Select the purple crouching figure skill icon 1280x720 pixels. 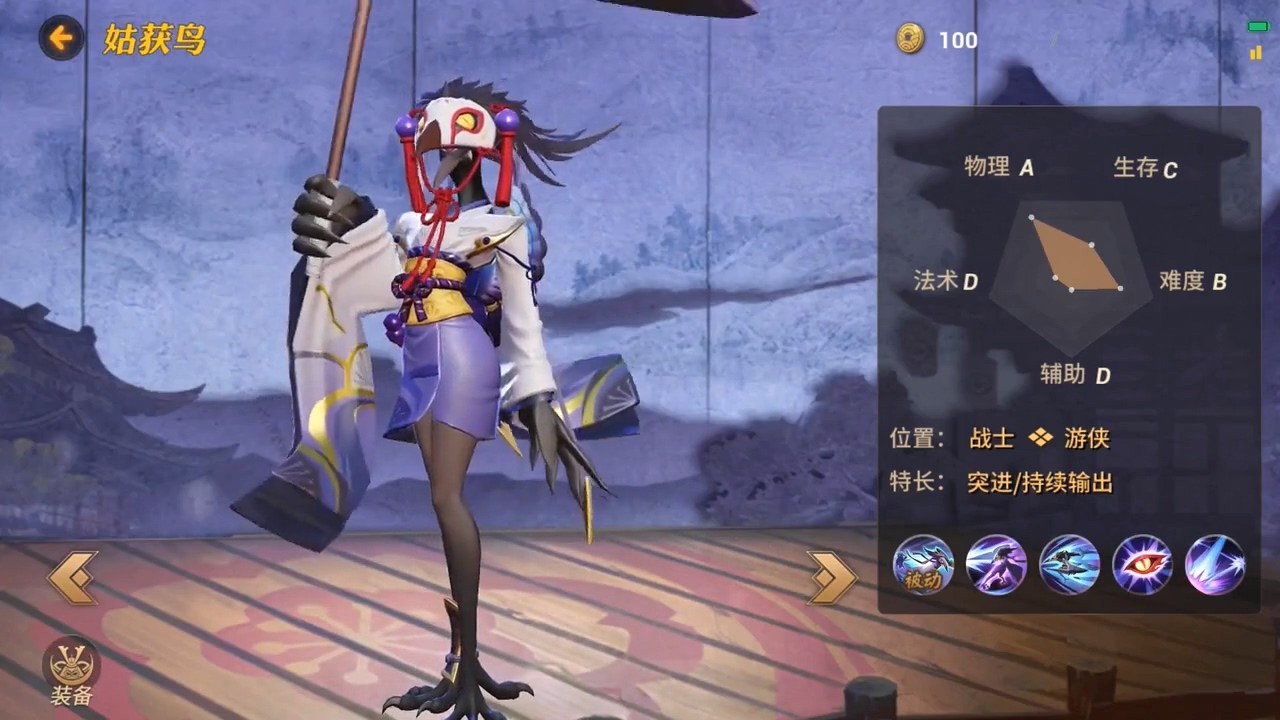coord(996,565)
